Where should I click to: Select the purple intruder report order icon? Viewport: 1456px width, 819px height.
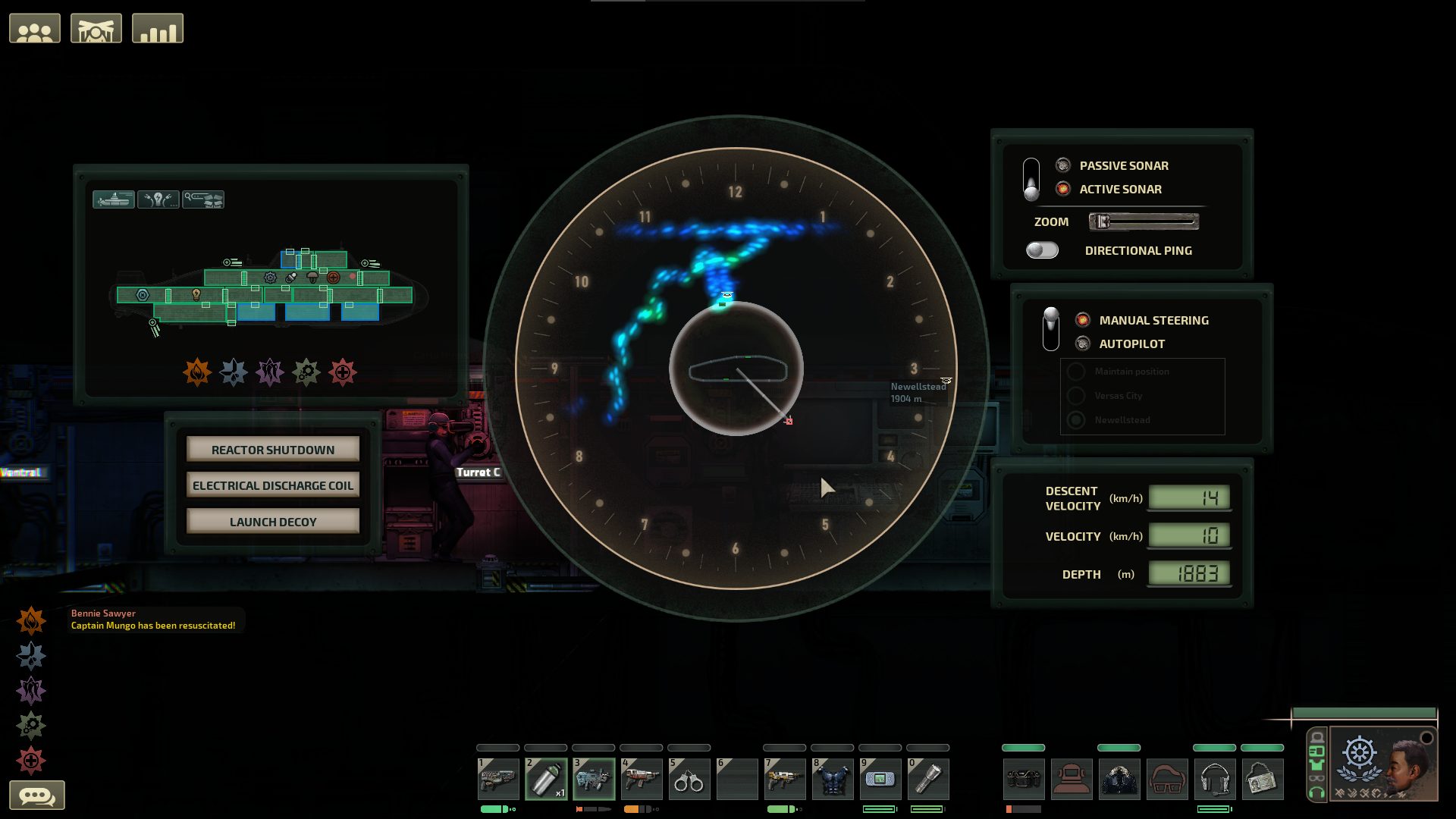tap(271, 372)
